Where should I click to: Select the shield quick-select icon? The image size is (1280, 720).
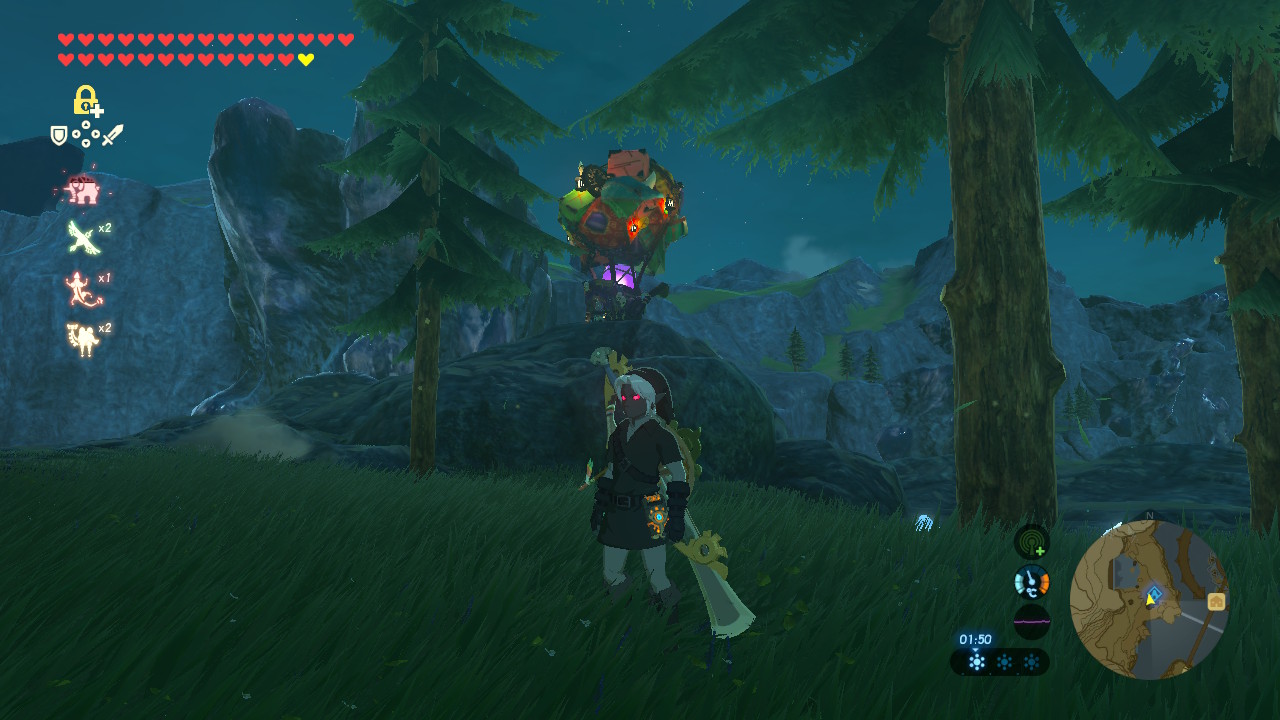click(x=59, y=135)
